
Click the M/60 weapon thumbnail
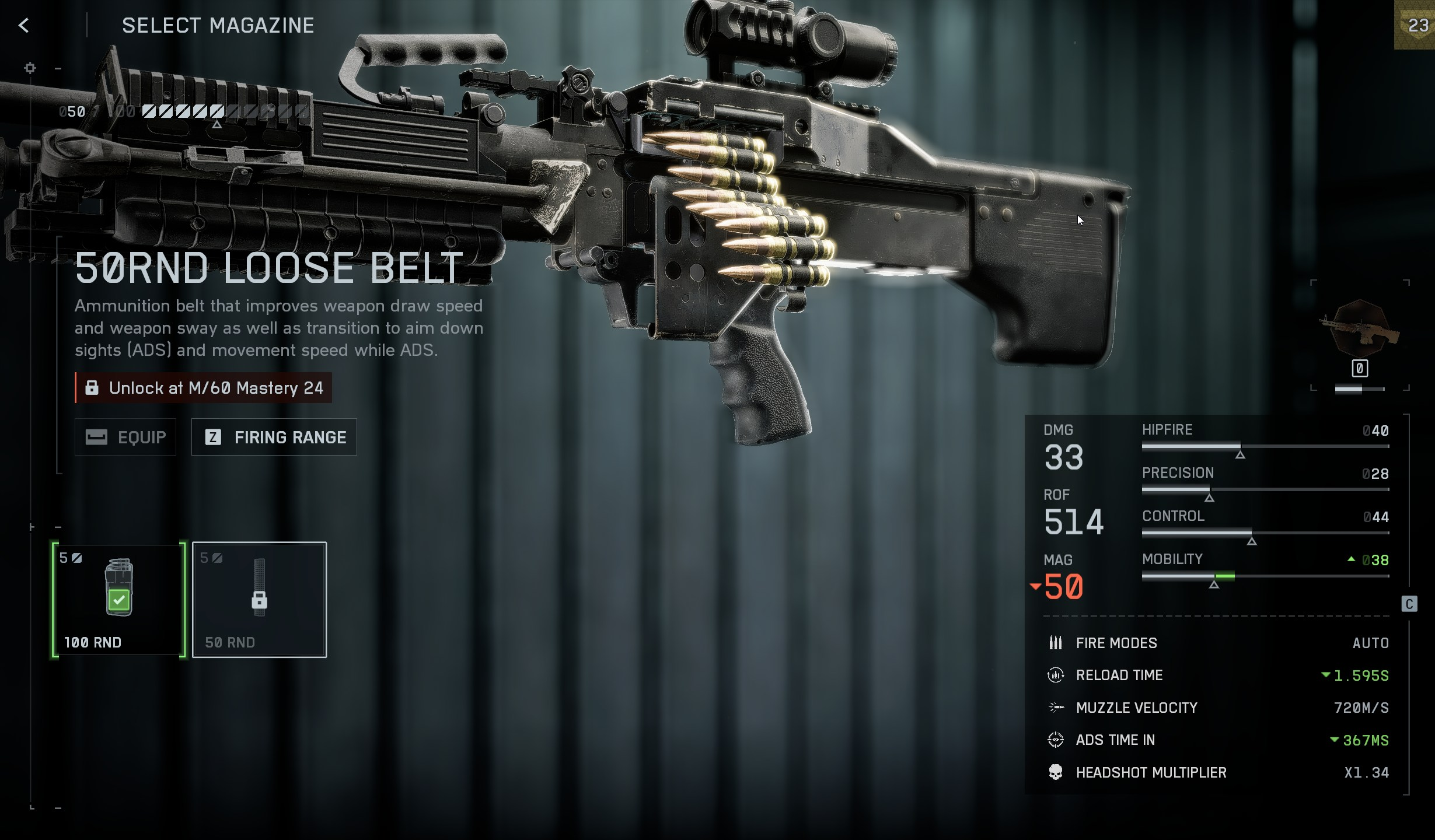(x=1359, y=329)
